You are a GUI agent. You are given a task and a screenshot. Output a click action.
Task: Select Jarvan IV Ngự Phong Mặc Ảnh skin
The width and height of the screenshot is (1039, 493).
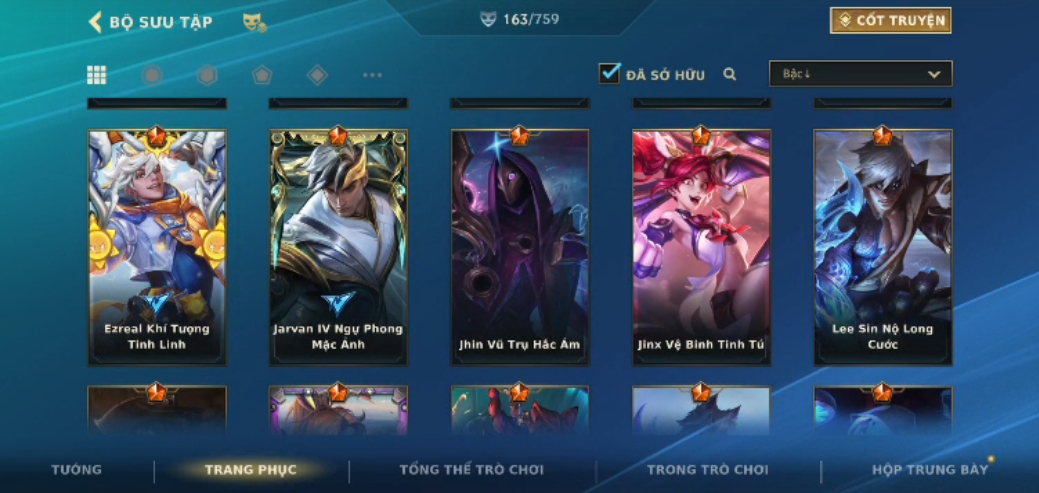[338, 246]
